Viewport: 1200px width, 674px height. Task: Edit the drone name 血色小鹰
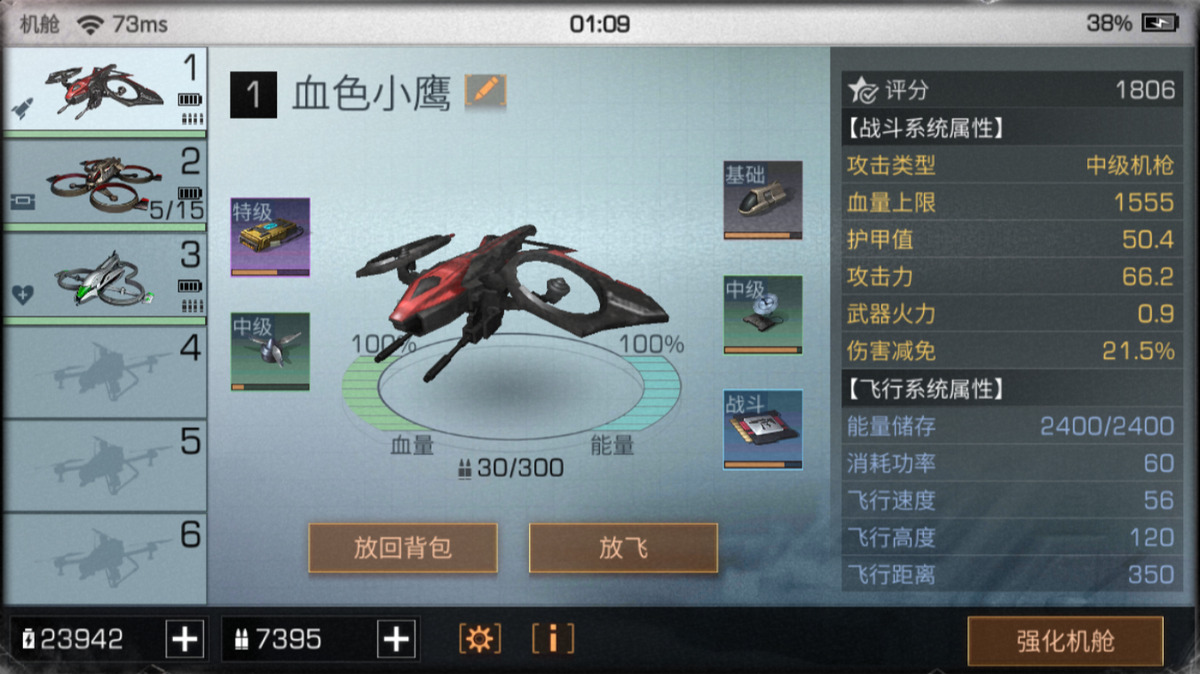486,92
